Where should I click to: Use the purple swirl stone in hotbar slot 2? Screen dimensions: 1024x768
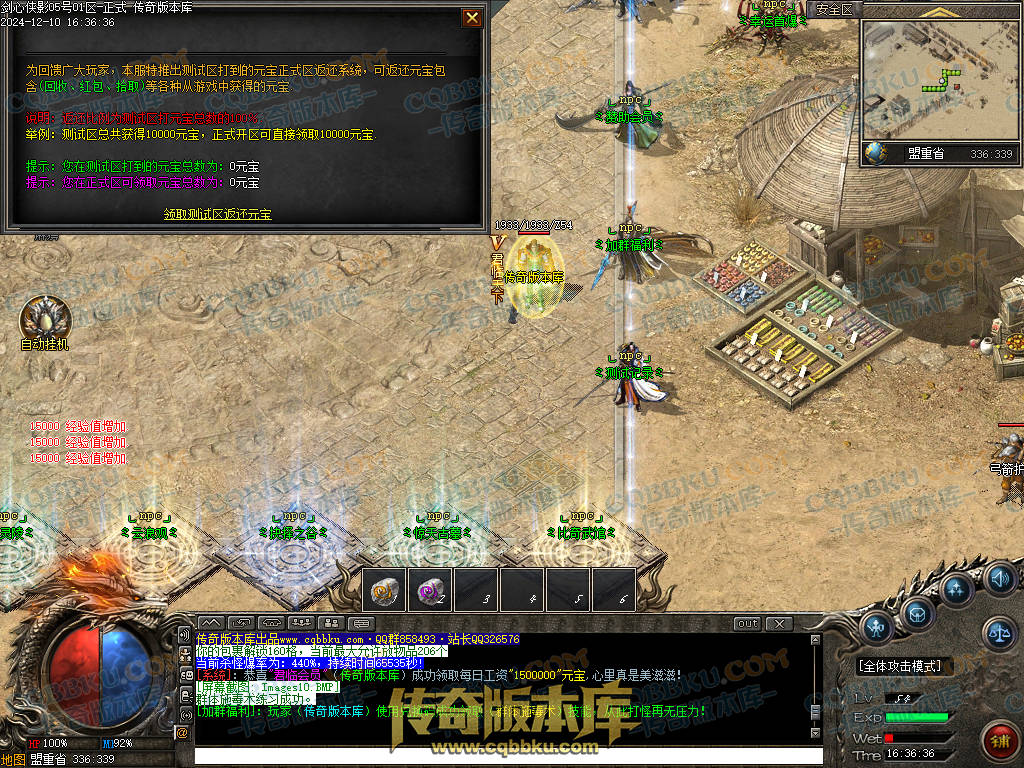(431, 590)
